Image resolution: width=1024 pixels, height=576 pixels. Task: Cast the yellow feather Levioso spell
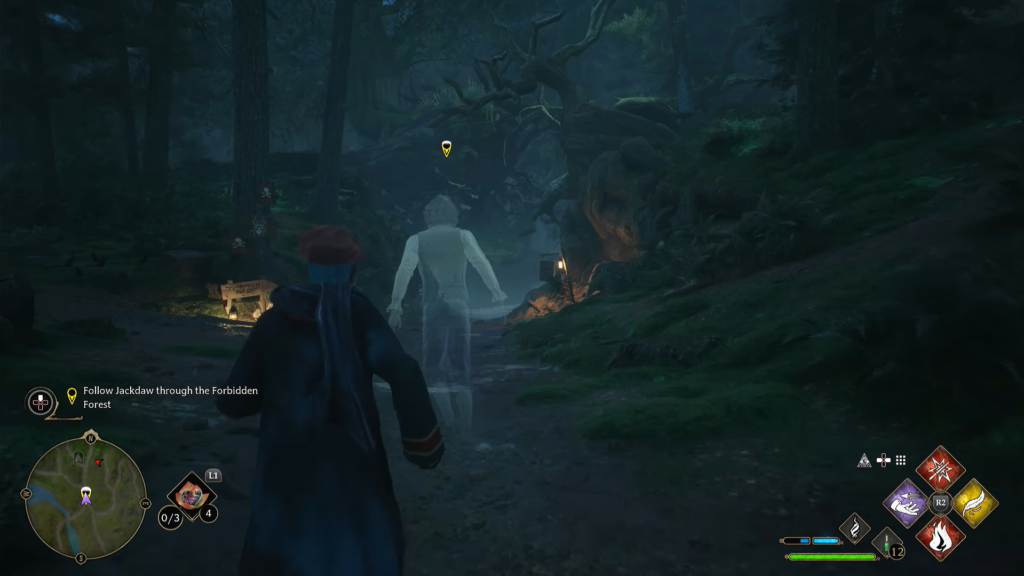(x=974, y=502)
